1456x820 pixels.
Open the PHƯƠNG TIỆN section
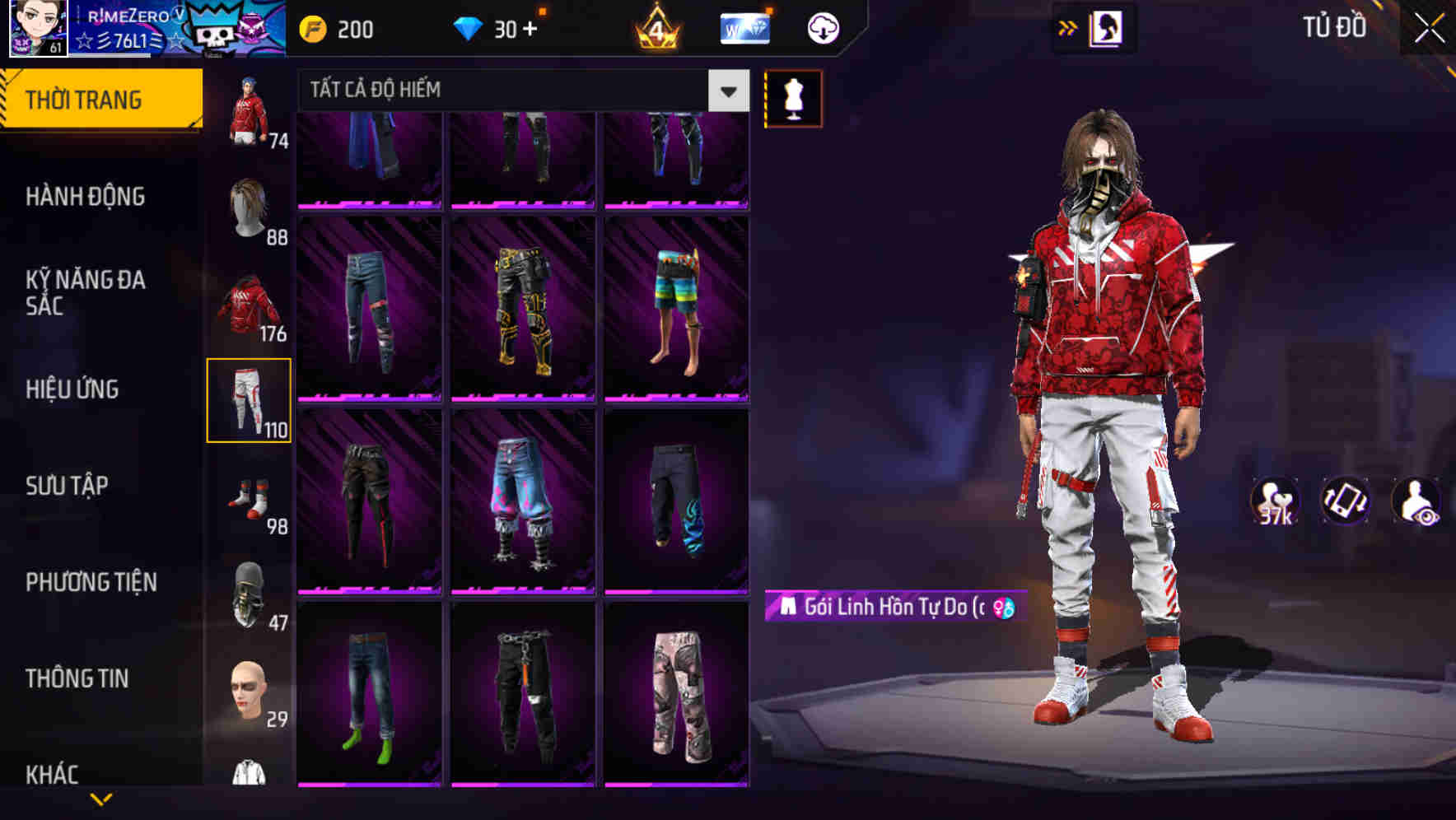click(x=91, y=582)
